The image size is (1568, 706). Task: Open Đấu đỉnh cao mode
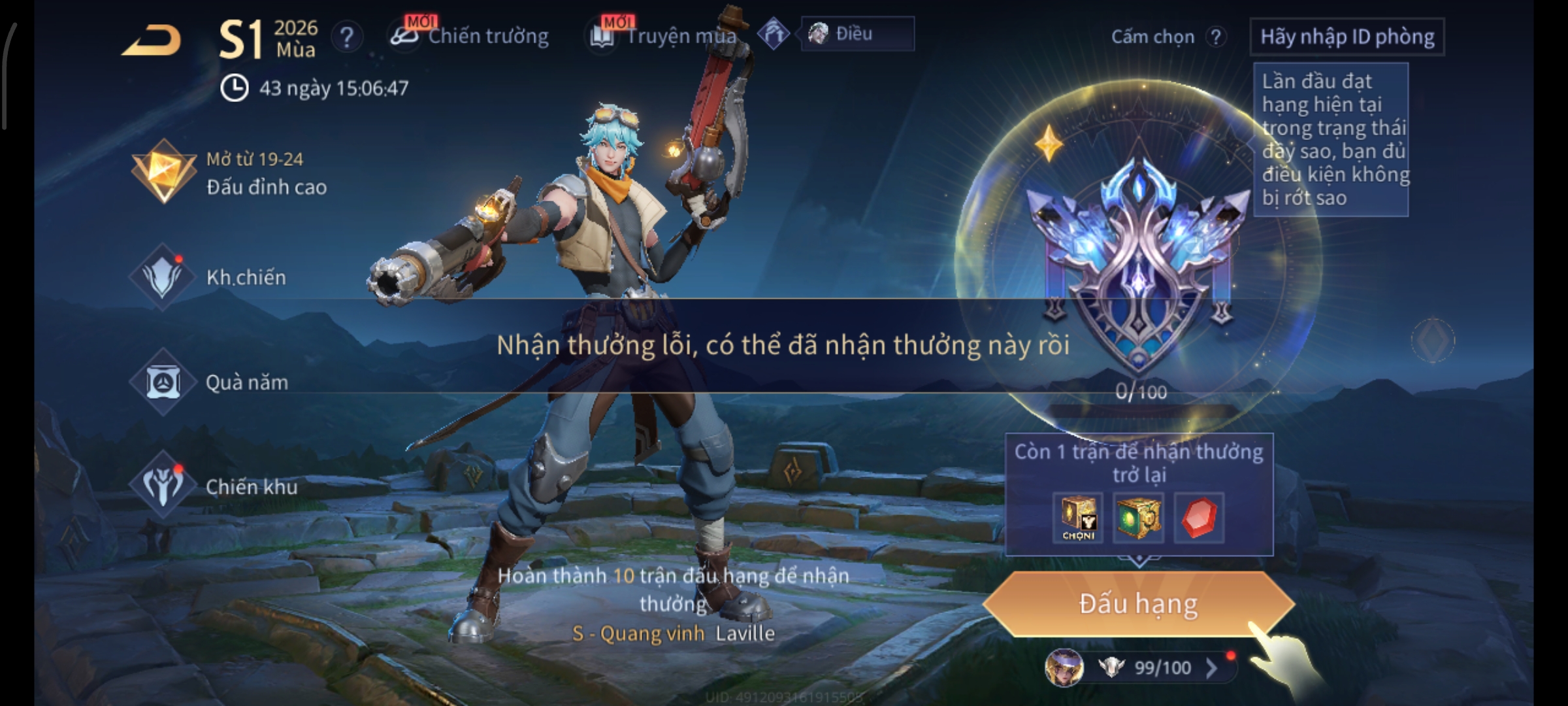coord(229,173)
